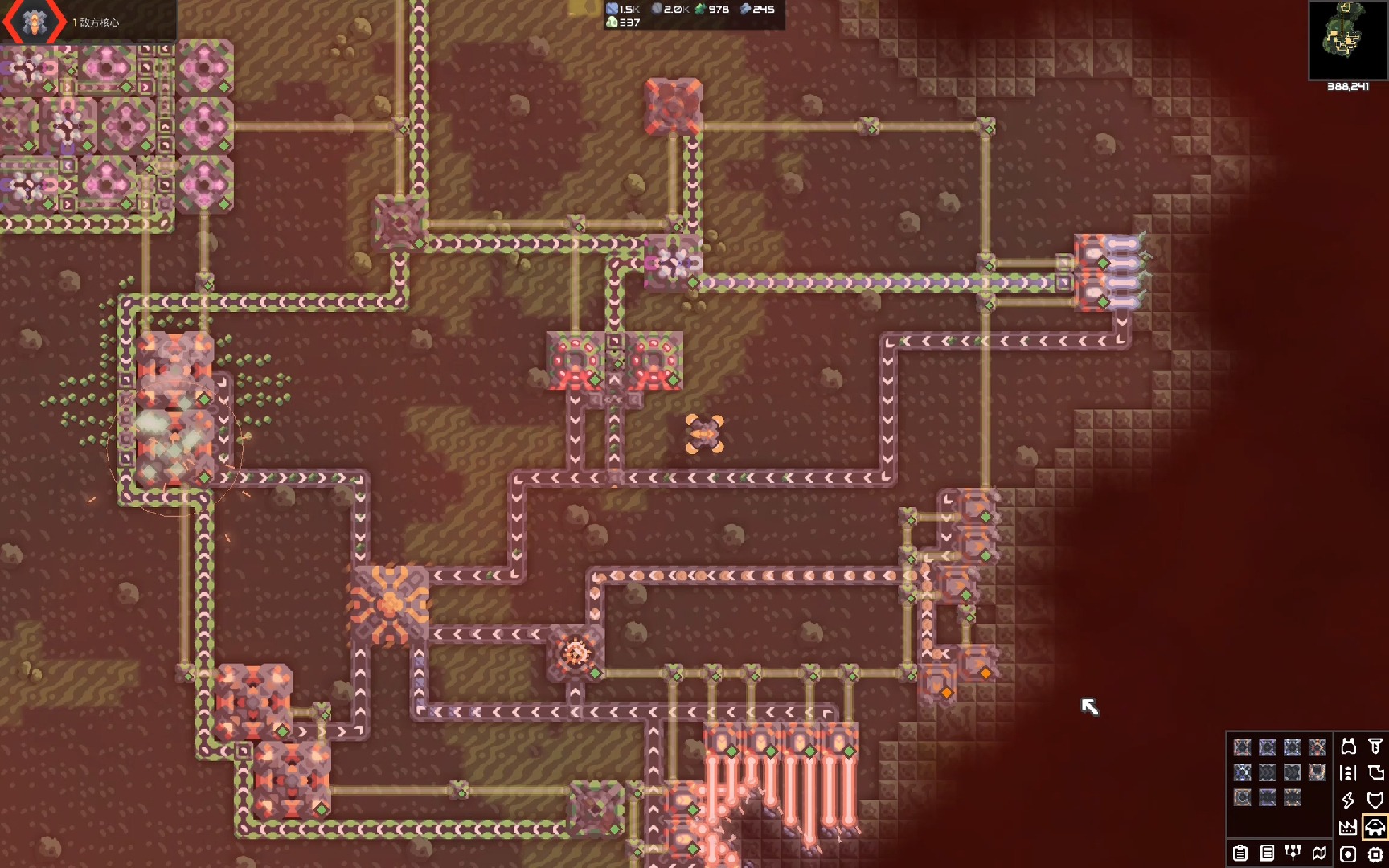
Task: Open the logic processor chip category
Action: 1375,854
